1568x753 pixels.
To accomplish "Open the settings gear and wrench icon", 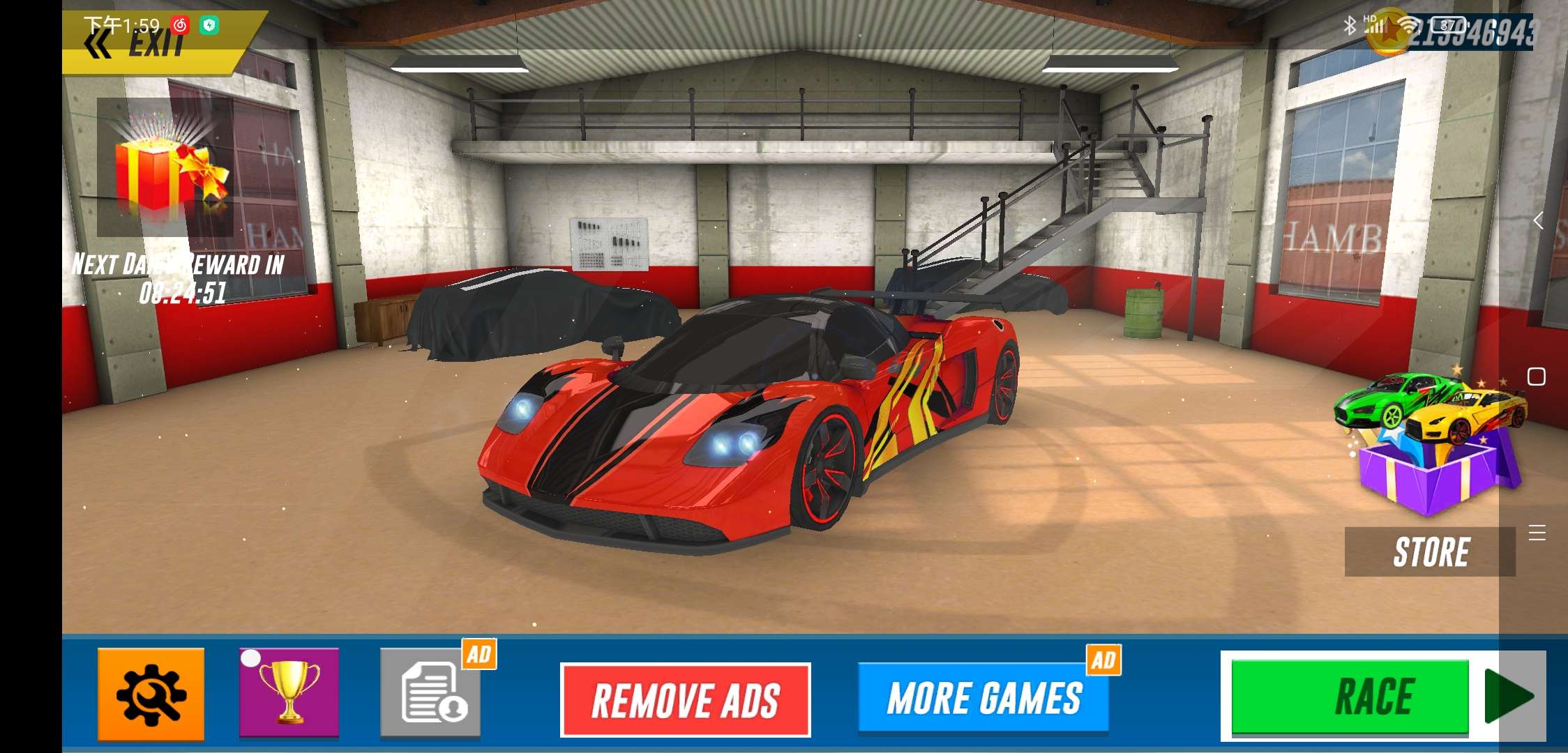I will [x=151, y=694].
